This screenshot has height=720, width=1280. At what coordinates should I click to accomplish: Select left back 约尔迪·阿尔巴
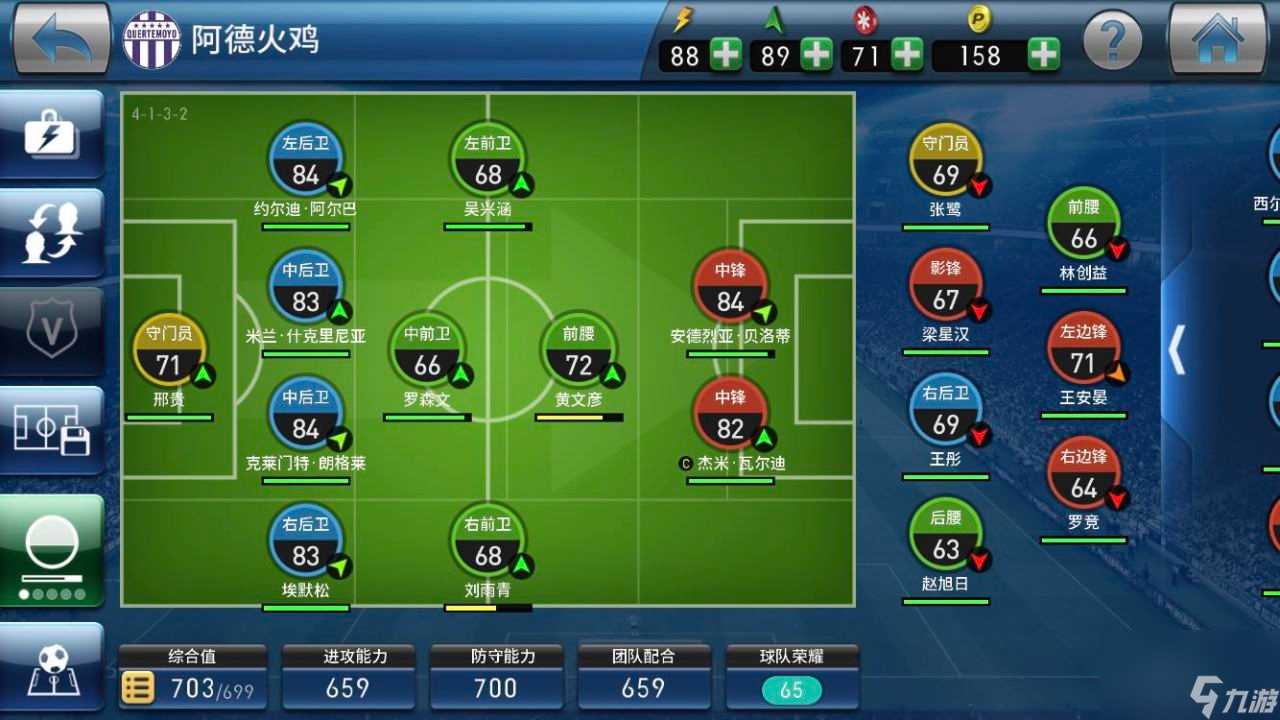click(305, 166)
